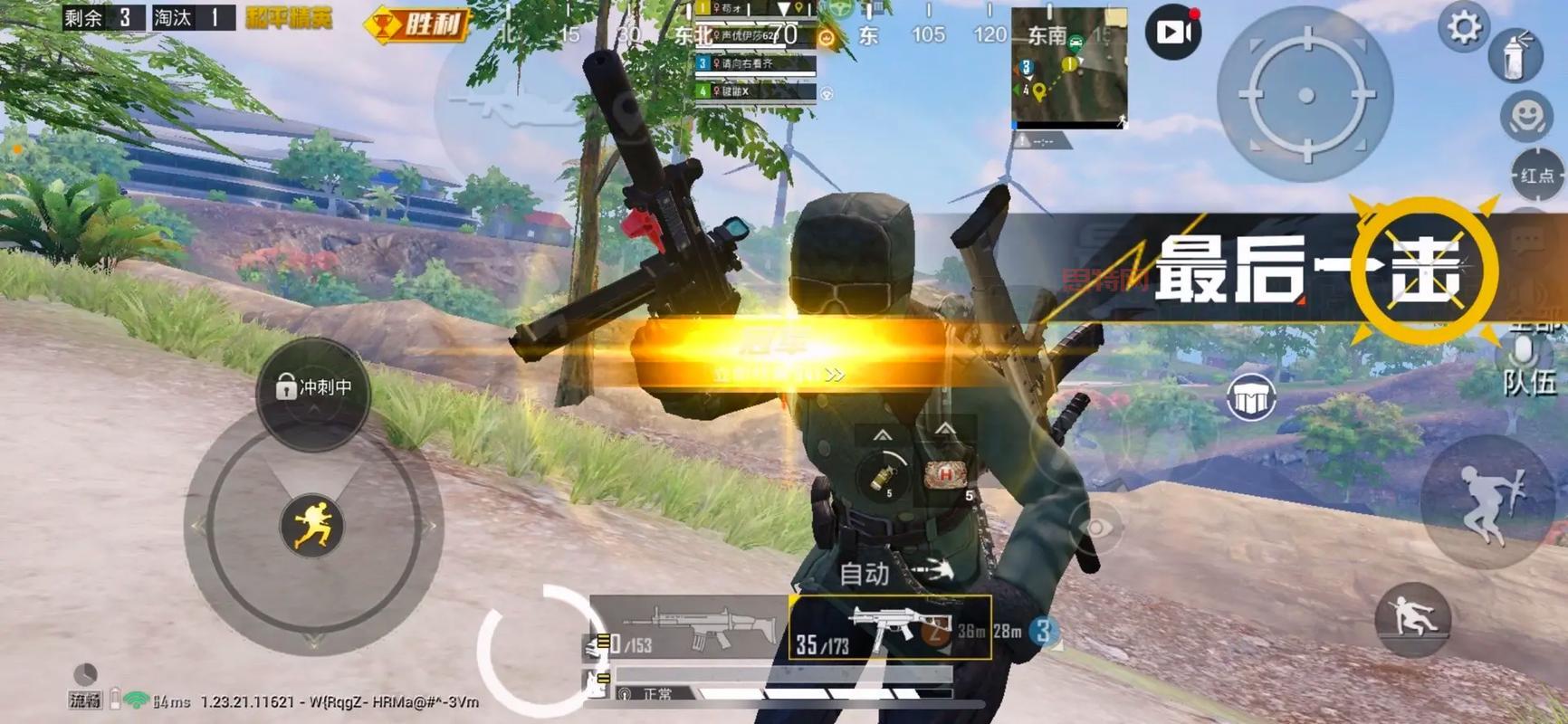The width and height of the screenshot is (1568, 724).
Task: Open the spray paint can
Action: (x=1515, y=56)
